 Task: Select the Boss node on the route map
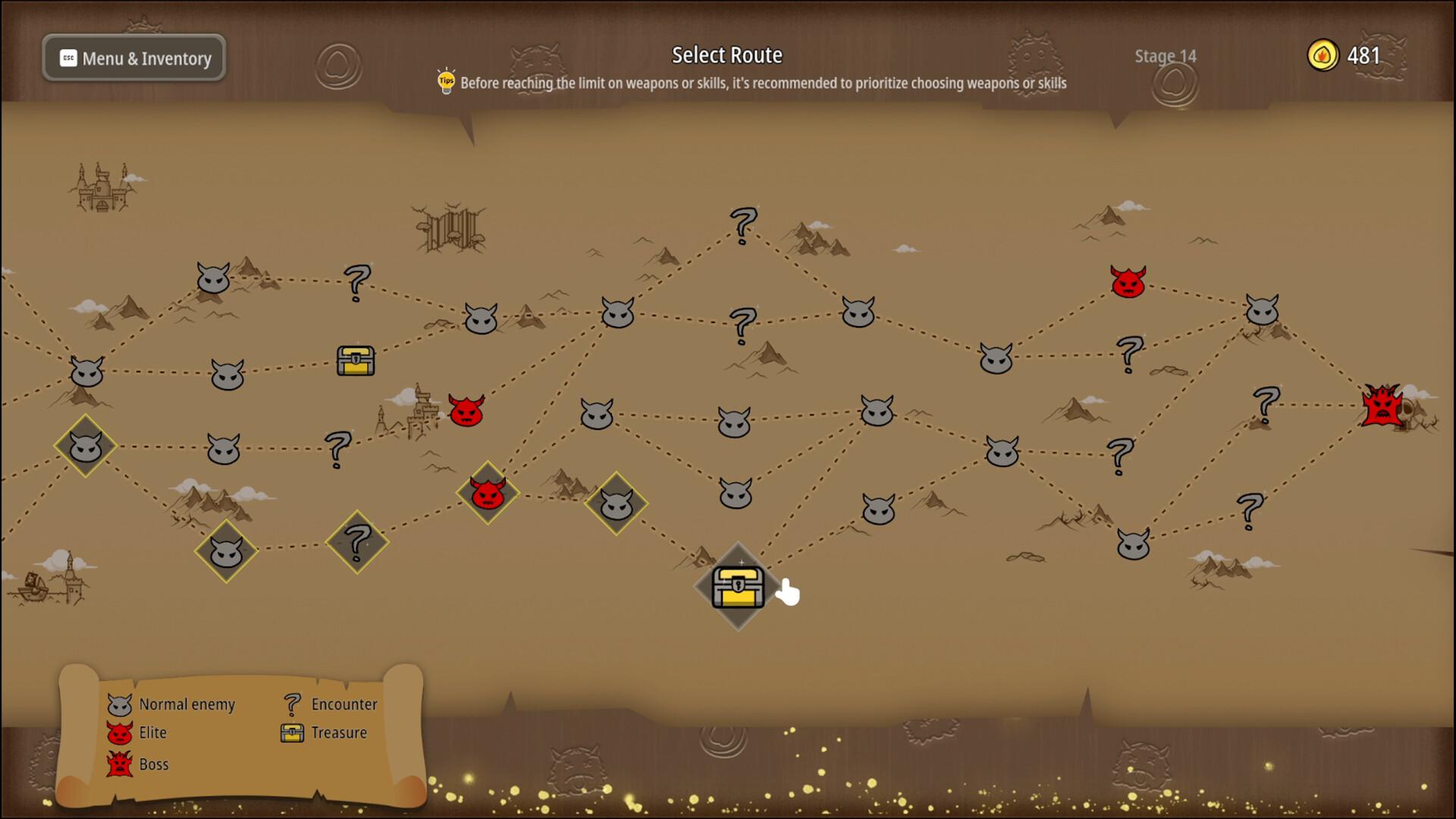tap(1382, 406)
